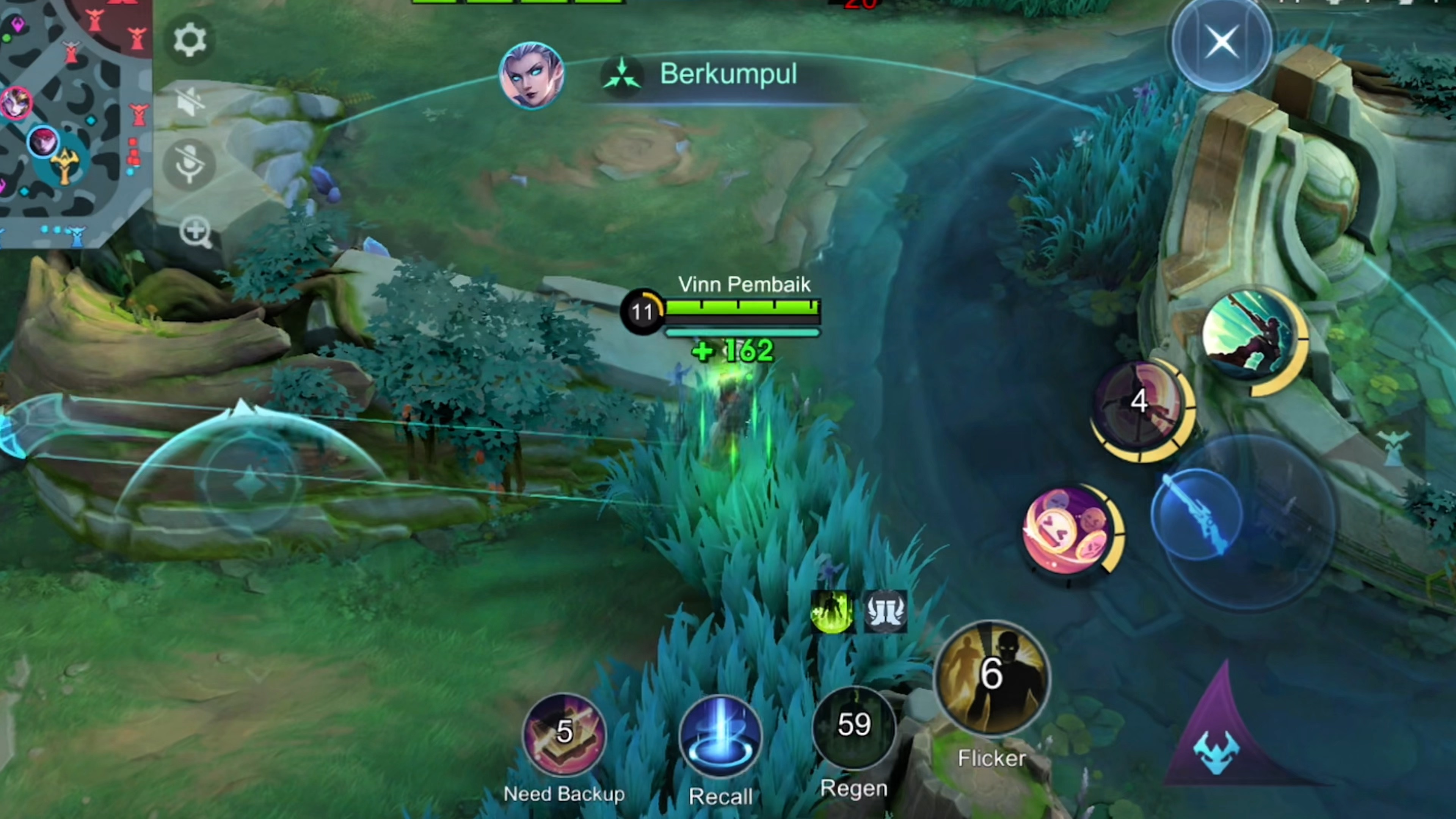The image size is (1456, 819).
Task: Click the winged boots item icon
Action: pos(886,612)
